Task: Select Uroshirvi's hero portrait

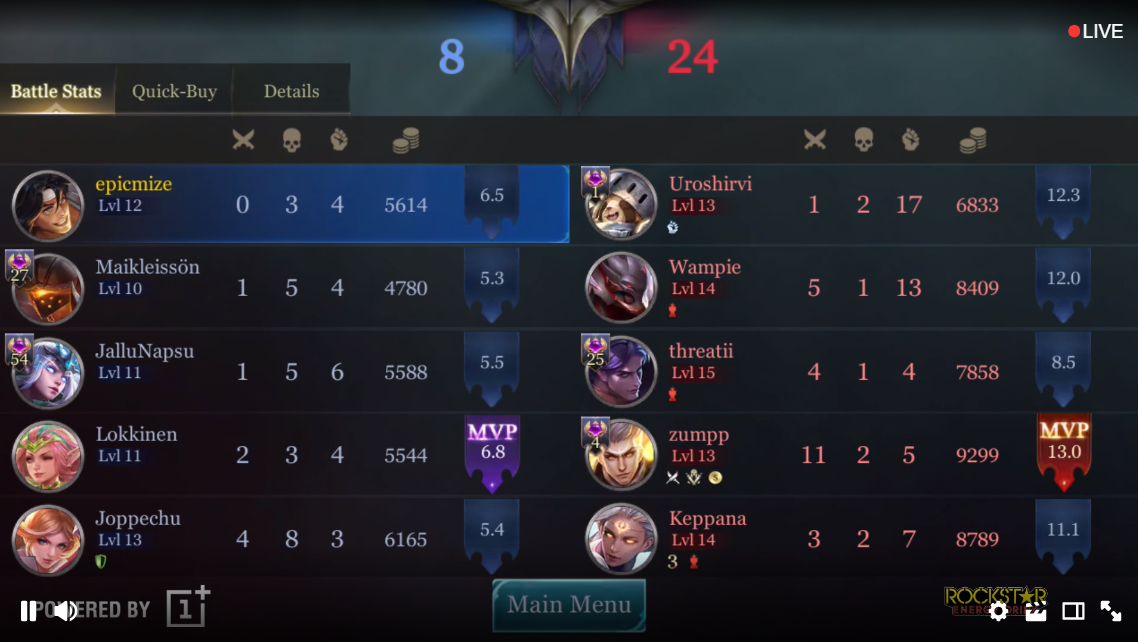Action: pyautogui.click(x=621, y=205)
